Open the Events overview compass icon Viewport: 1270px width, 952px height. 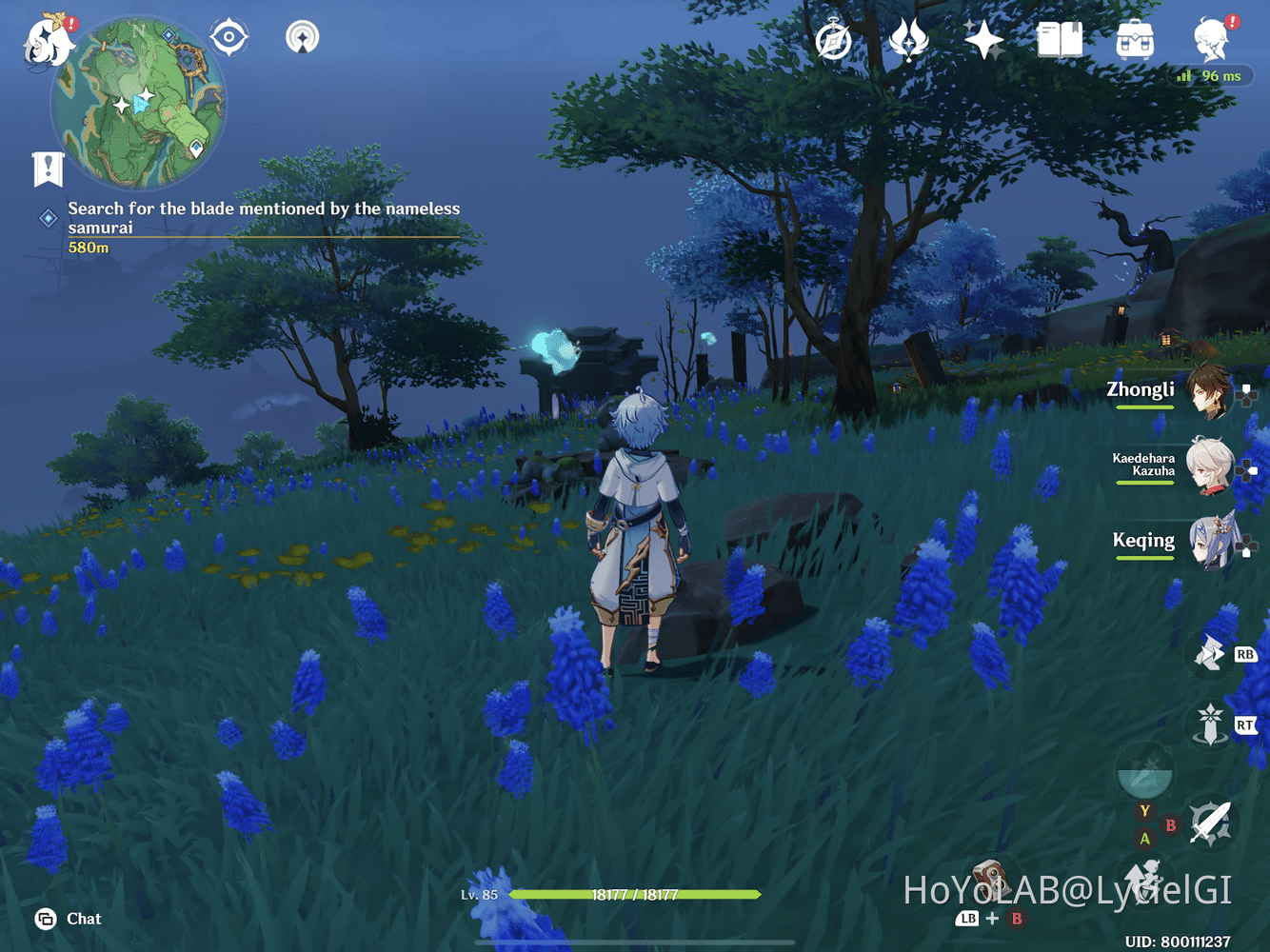tap(832, 40)
